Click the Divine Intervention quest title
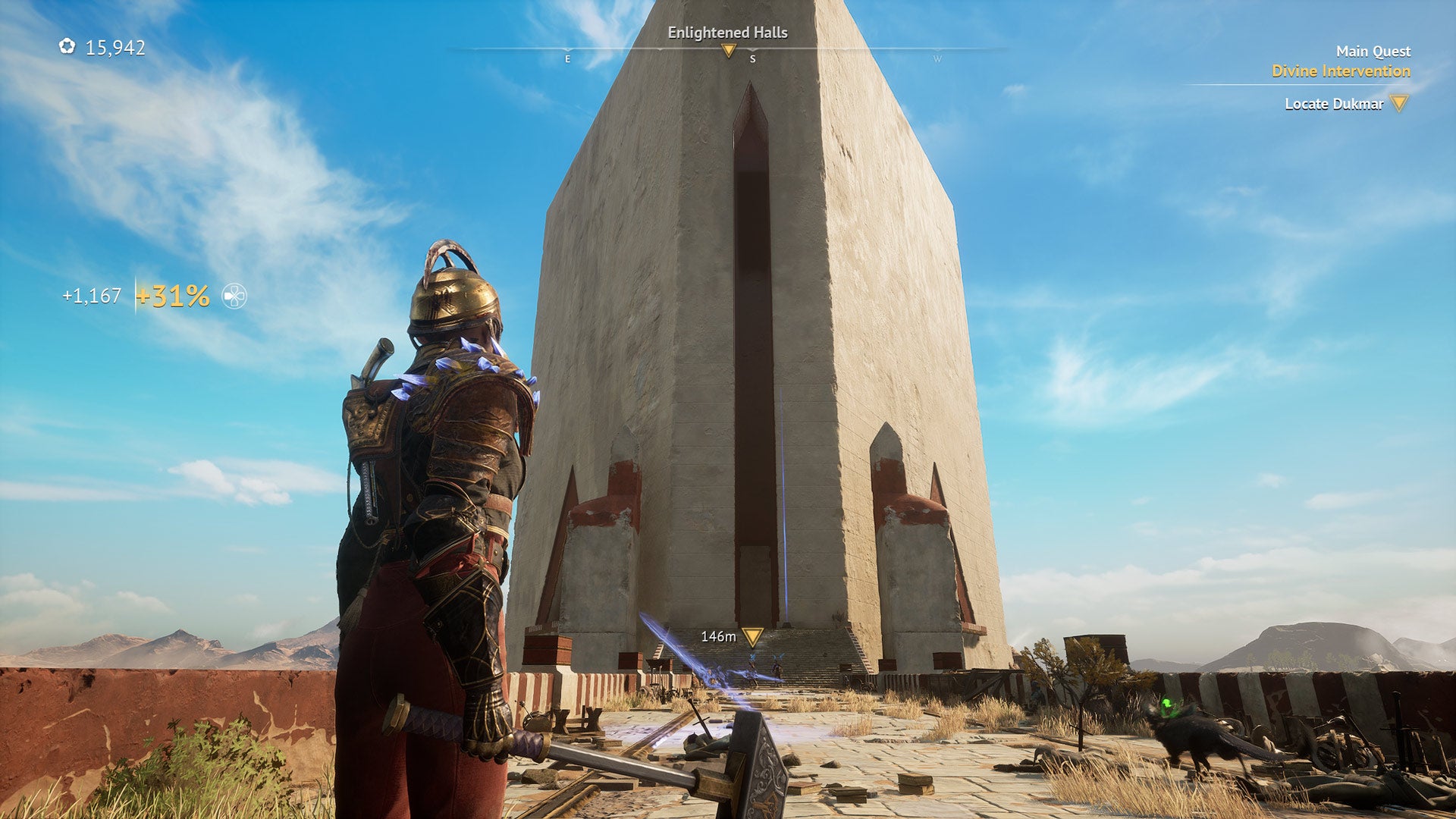This screenshot has height=819, width=1456. 1341,71
